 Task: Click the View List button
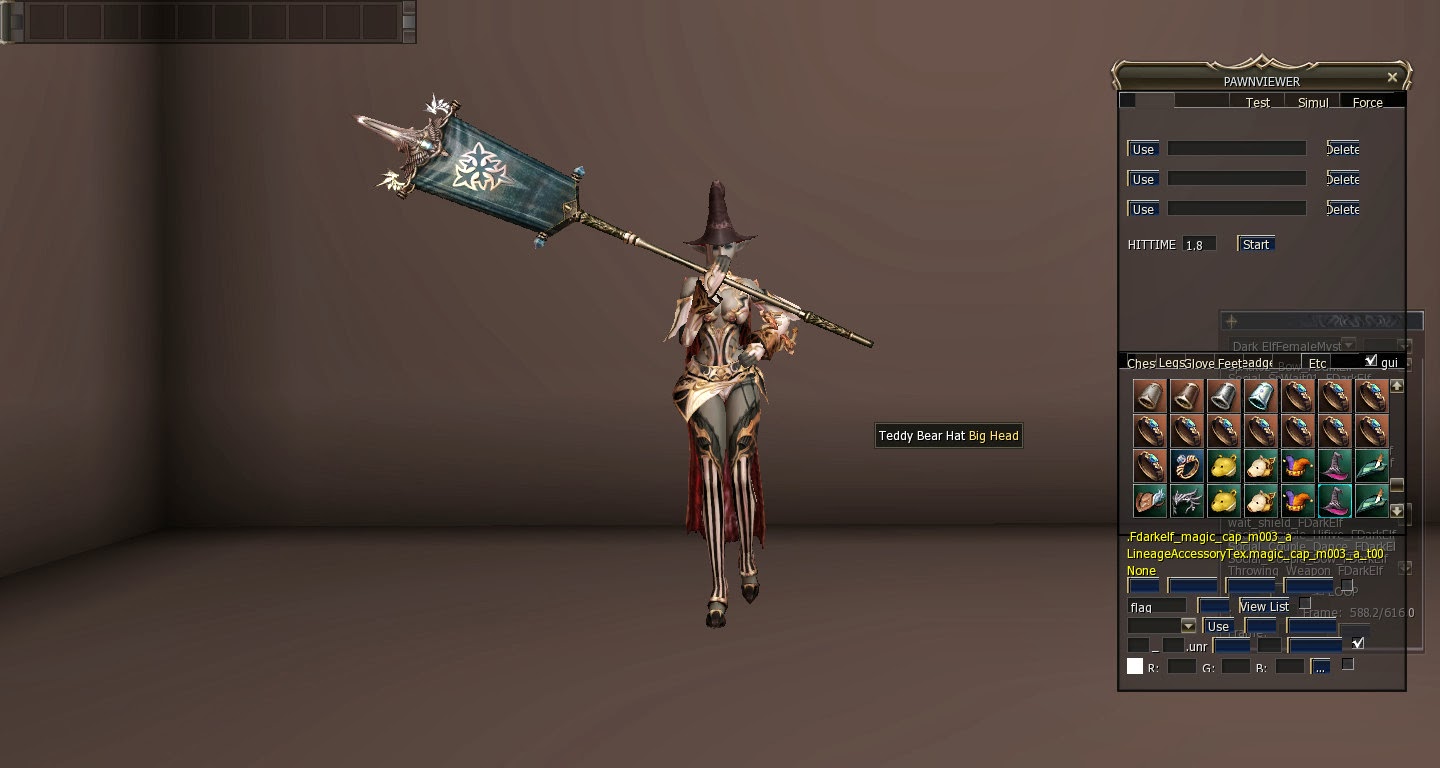(1264, 606)
